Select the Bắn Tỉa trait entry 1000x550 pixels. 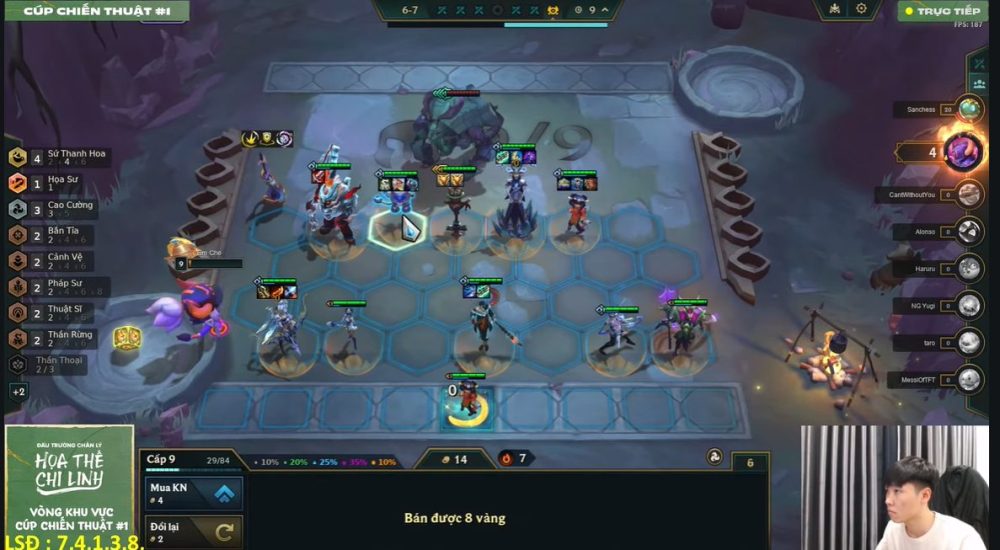pyautogui.click(x=52, y=235)
